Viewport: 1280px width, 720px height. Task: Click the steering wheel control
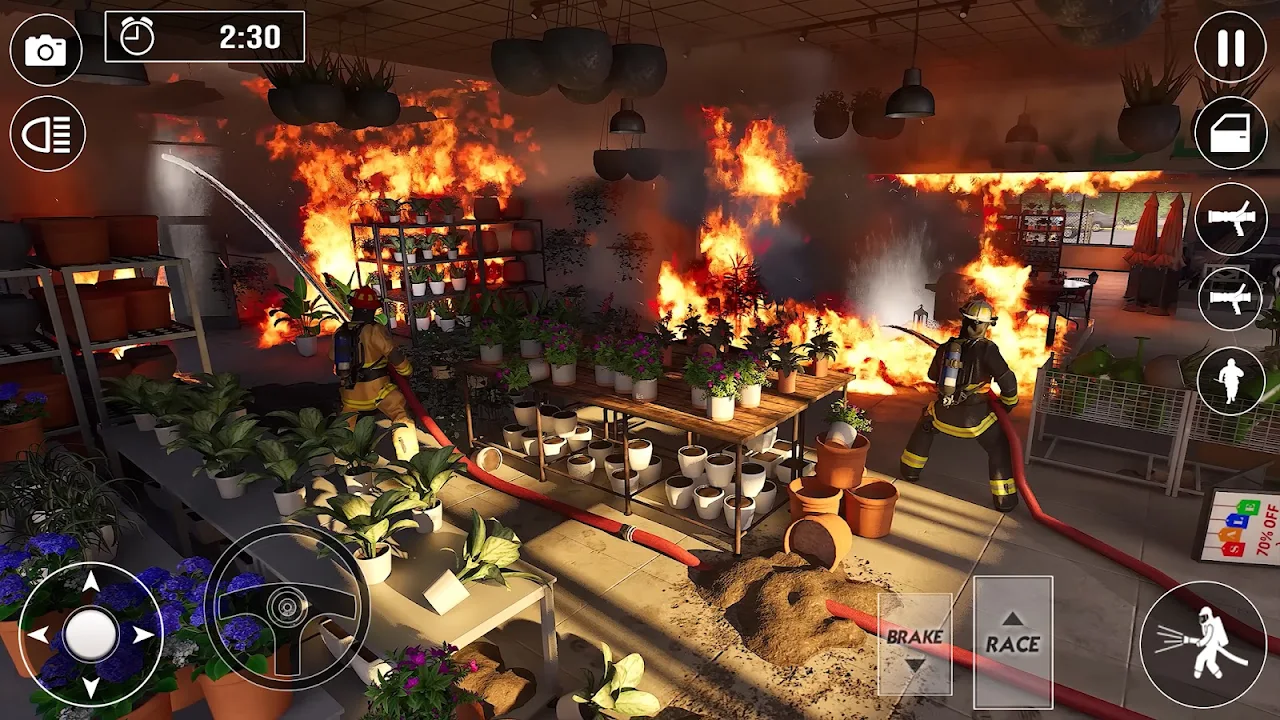pos(287,606)
